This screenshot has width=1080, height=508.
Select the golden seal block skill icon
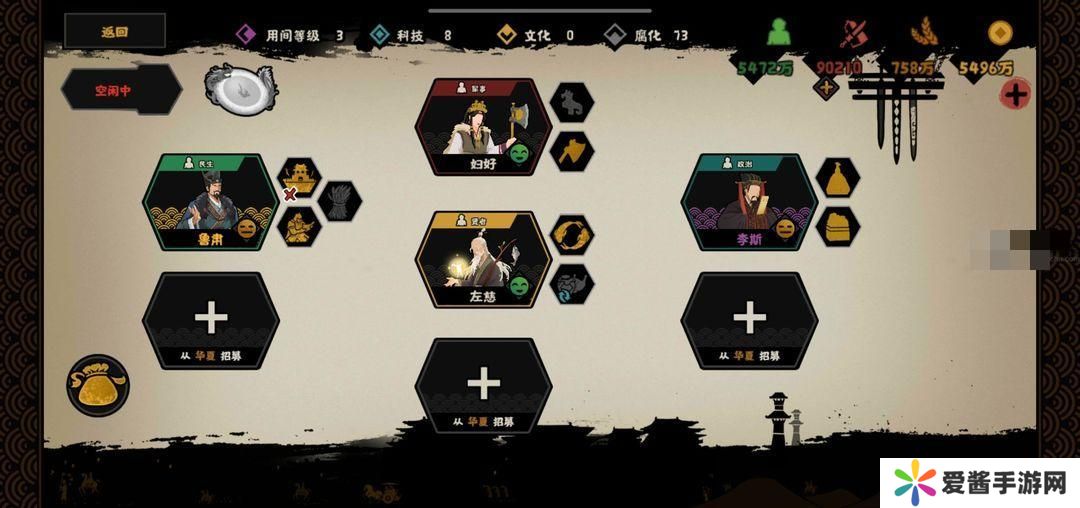pos(837,227)
